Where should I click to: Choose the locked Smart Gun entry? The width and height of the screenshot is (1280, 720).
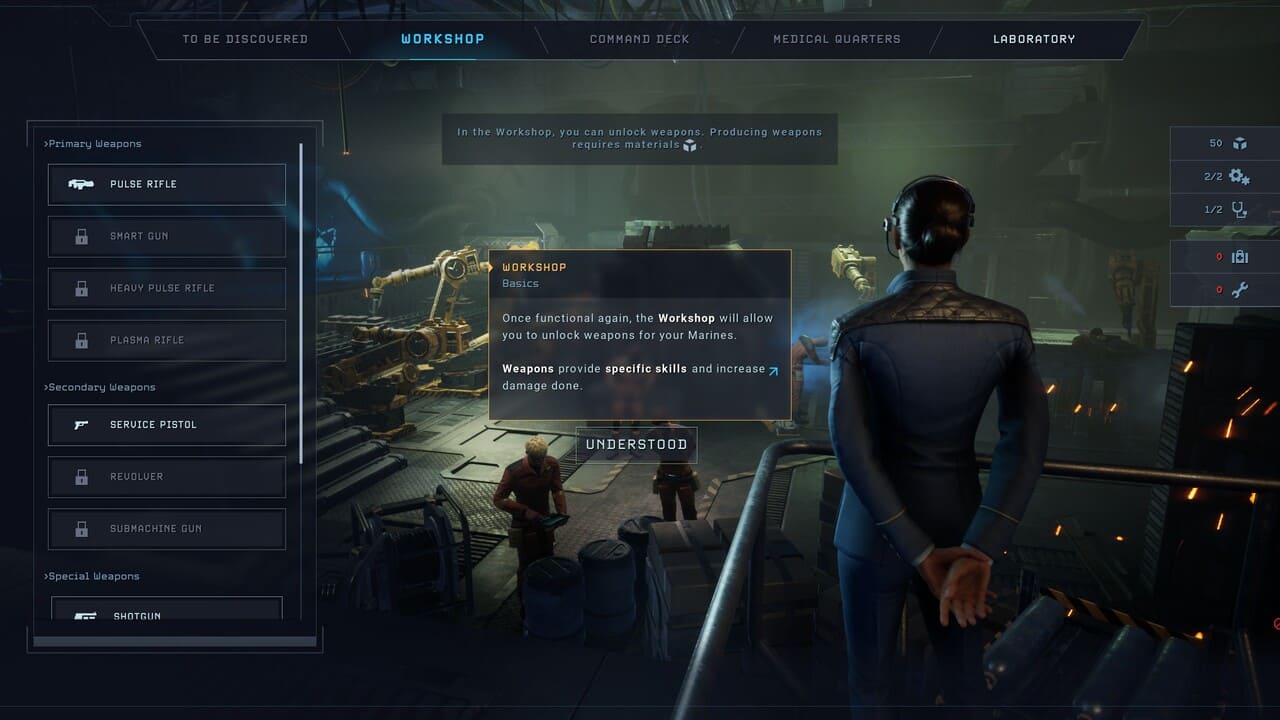167,237
